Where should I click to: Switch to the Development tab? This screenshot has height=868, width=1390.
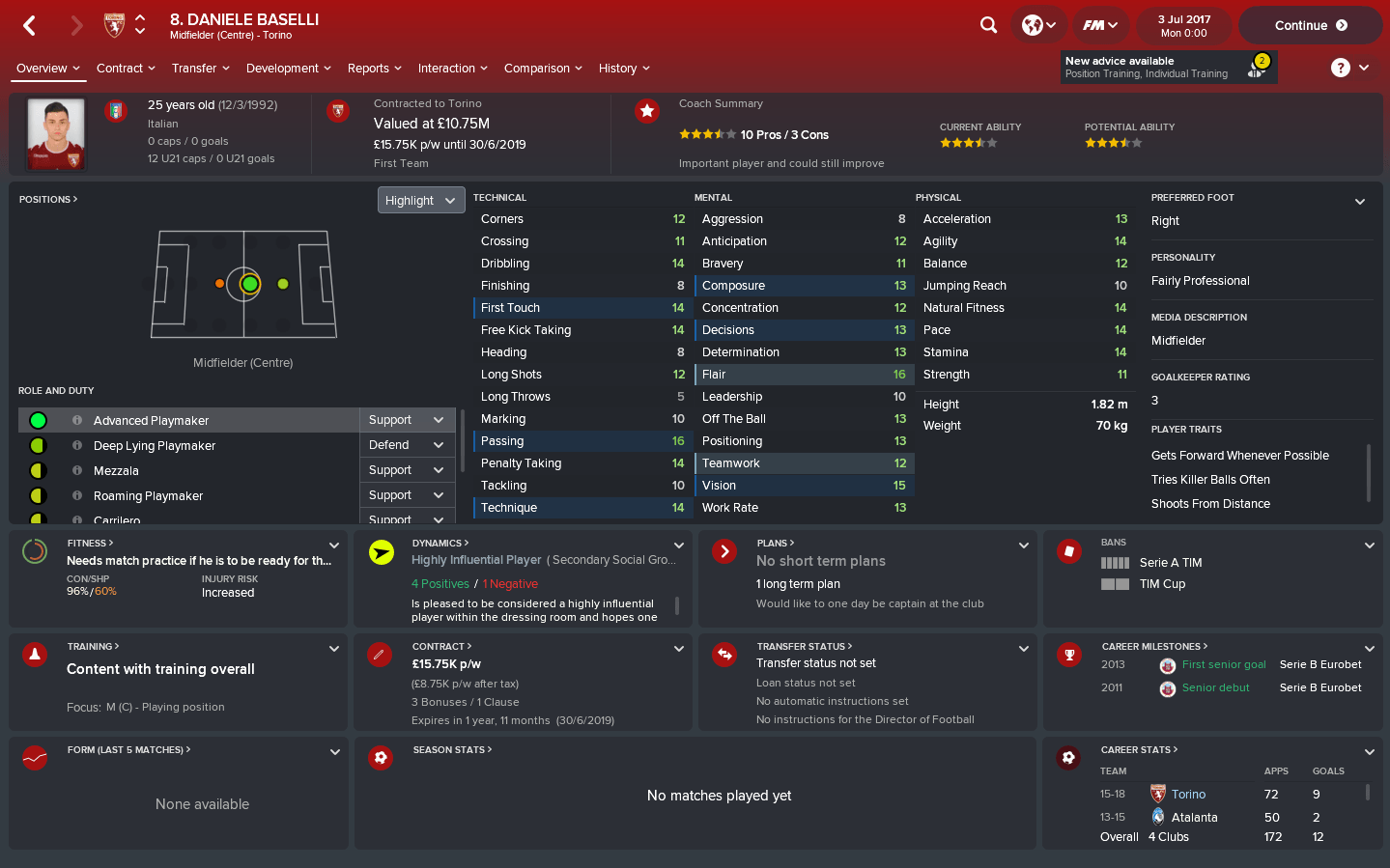pyautogui.click(x=283, y=68)
